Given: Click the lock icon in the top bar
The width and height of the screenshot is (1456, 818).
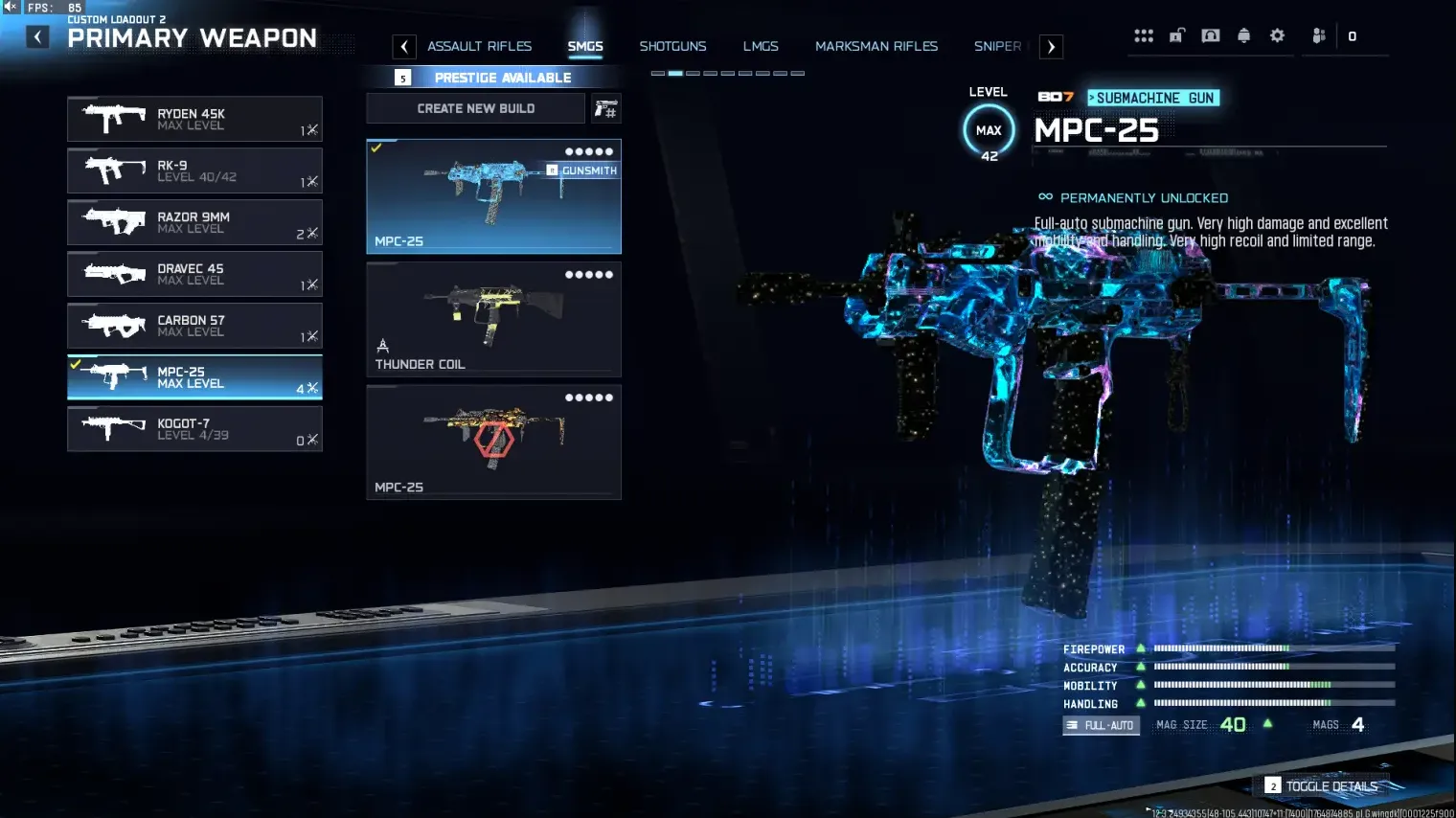Looking at the screenshot, I should (1176, 34).
